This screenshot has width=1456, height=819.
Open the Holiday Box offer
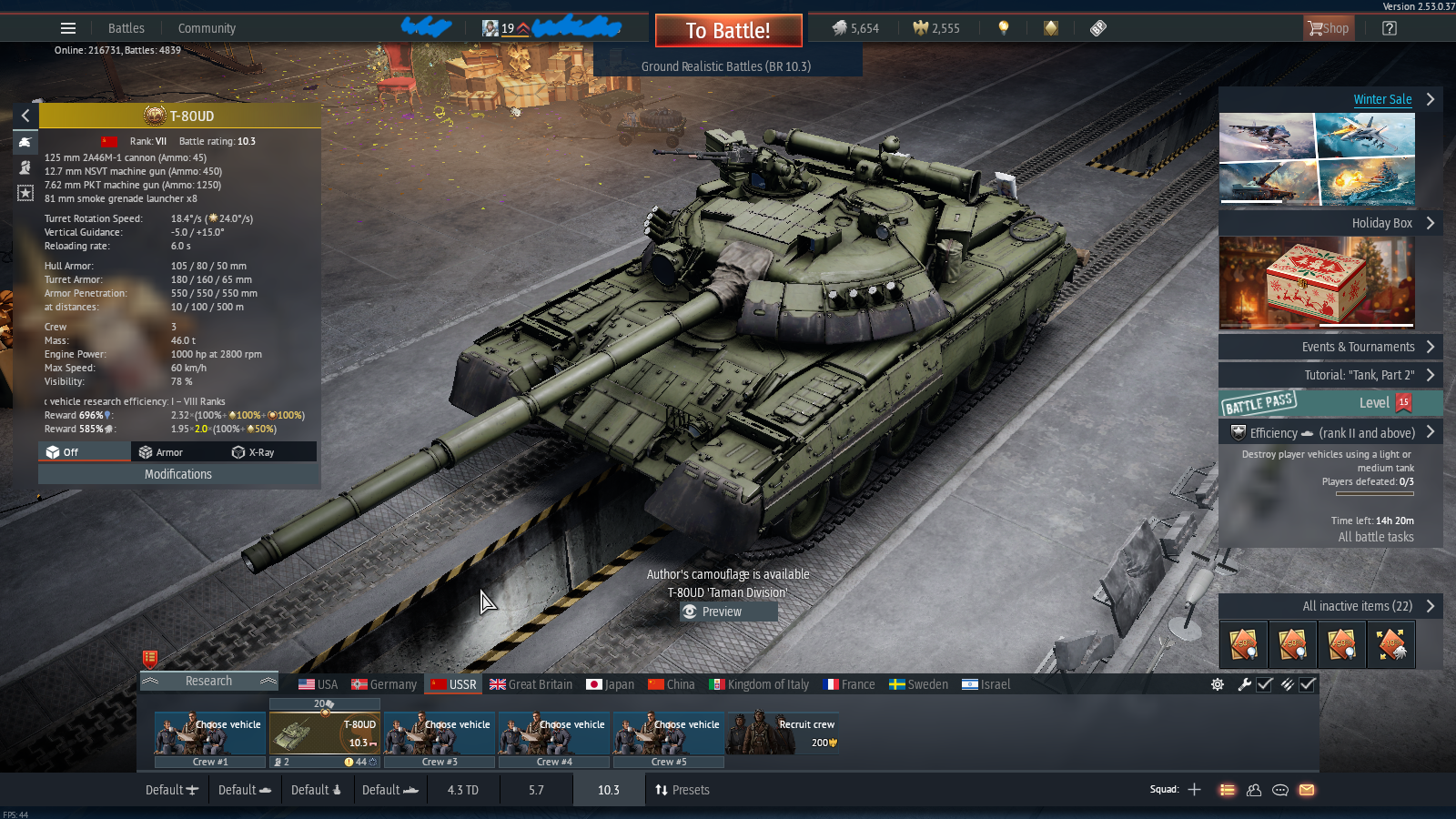(x=1381, y=223)
